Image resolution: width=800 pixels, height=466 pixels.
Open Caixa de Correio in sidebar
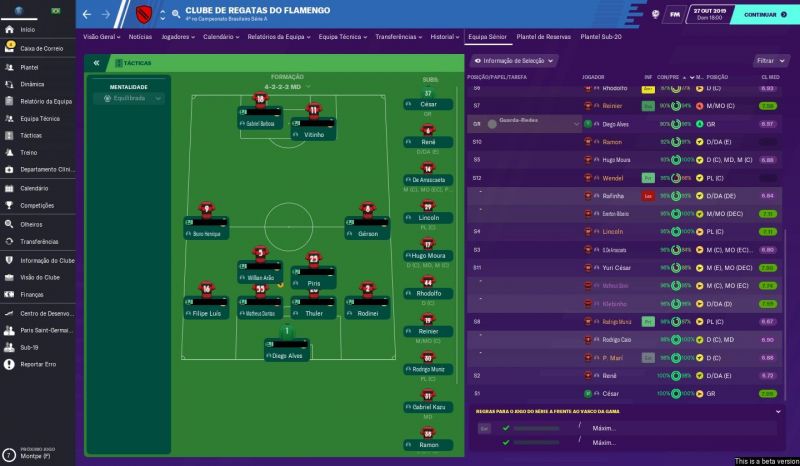(x=40, y=48)
